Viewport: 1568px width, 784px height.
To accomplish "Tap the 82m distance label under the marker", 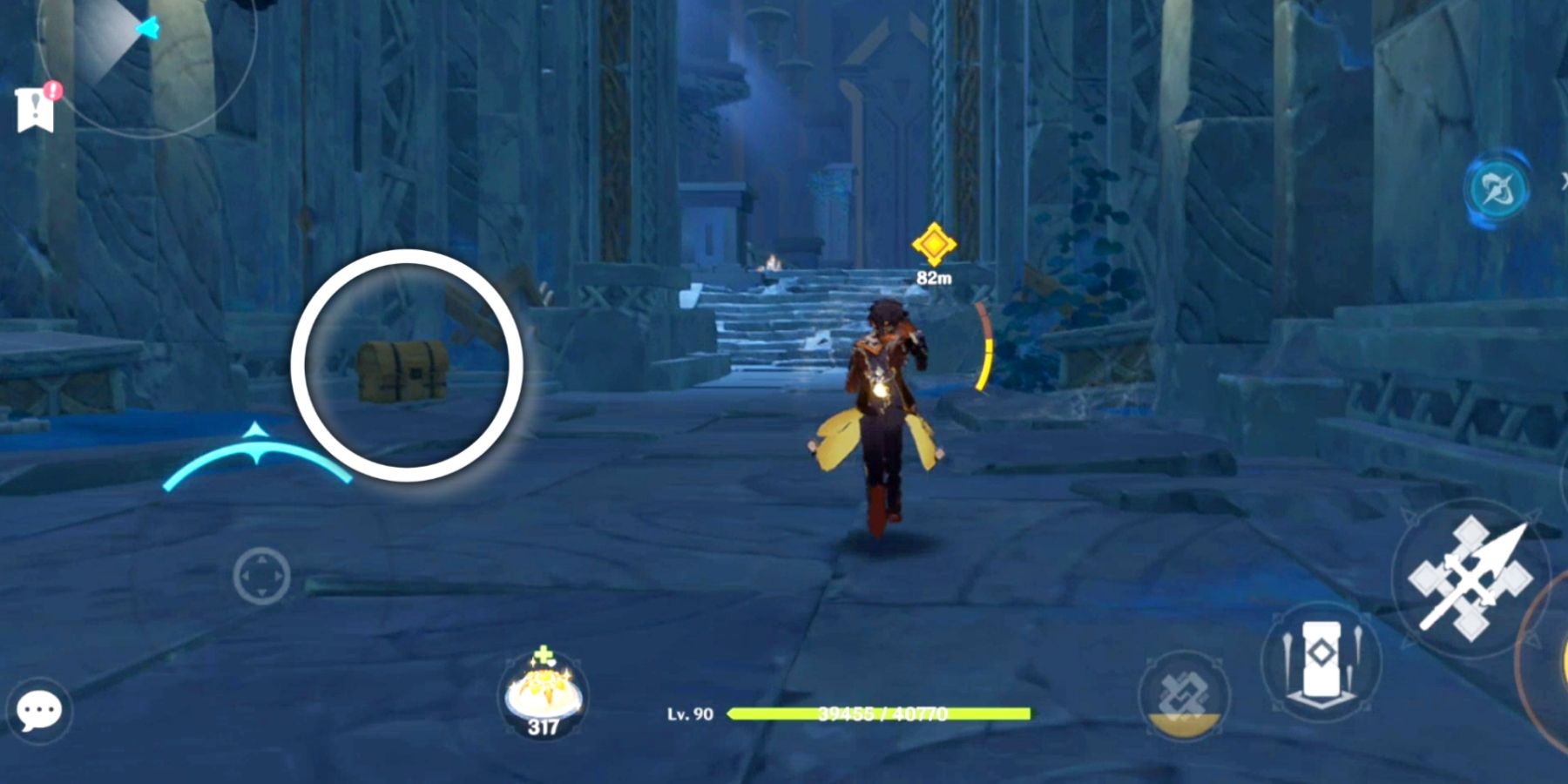I will pos(933,277).
